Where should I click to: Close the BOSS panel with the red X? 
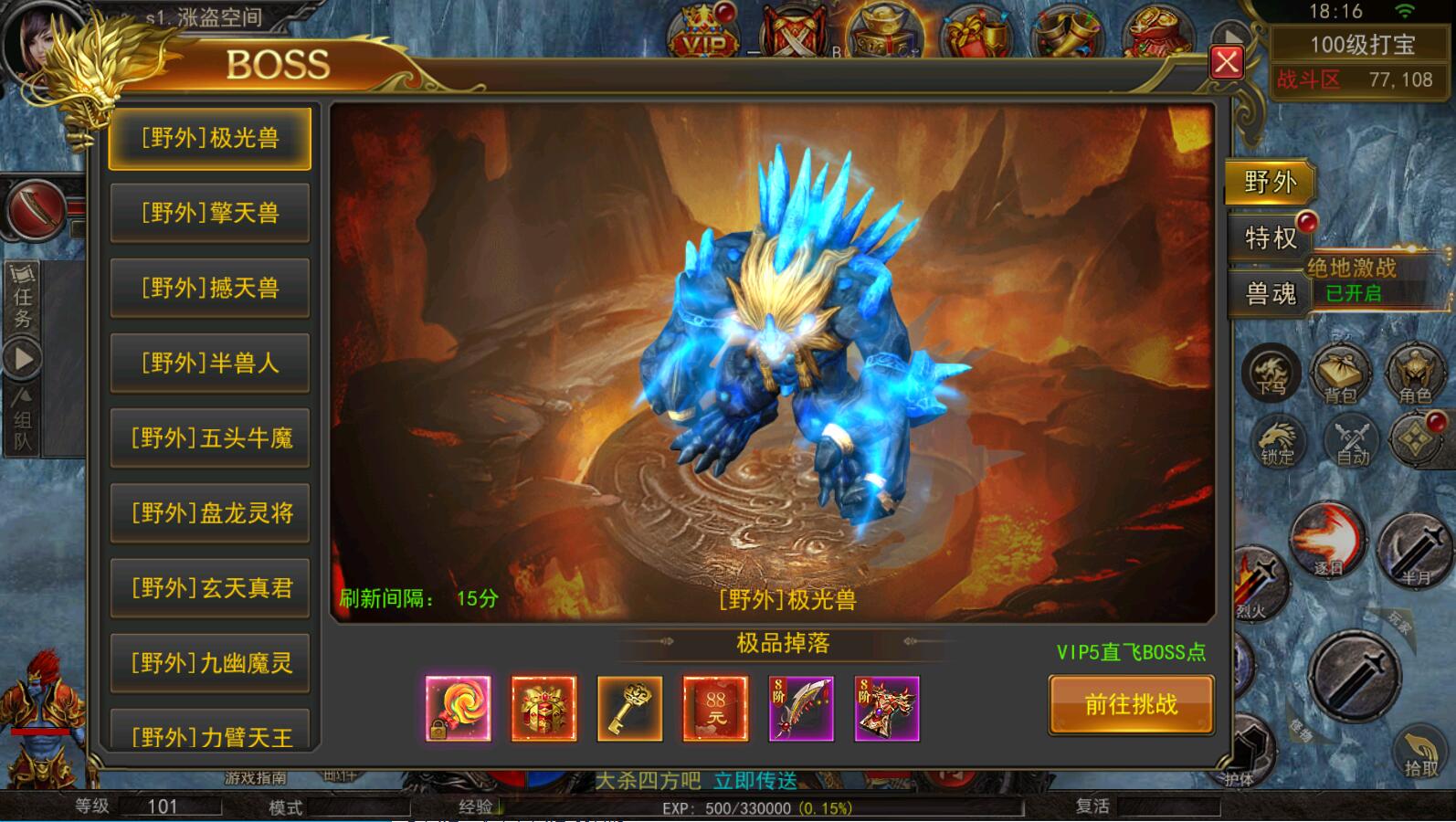point(1226,62)
